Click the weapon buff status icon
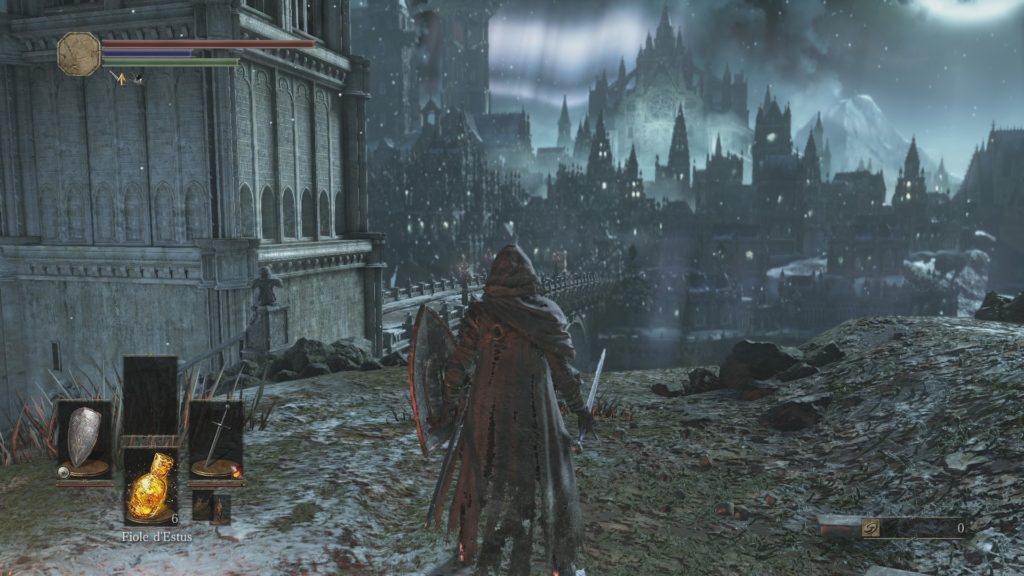Viewport: 1024px width, 576px height. [x=118, y=76]
